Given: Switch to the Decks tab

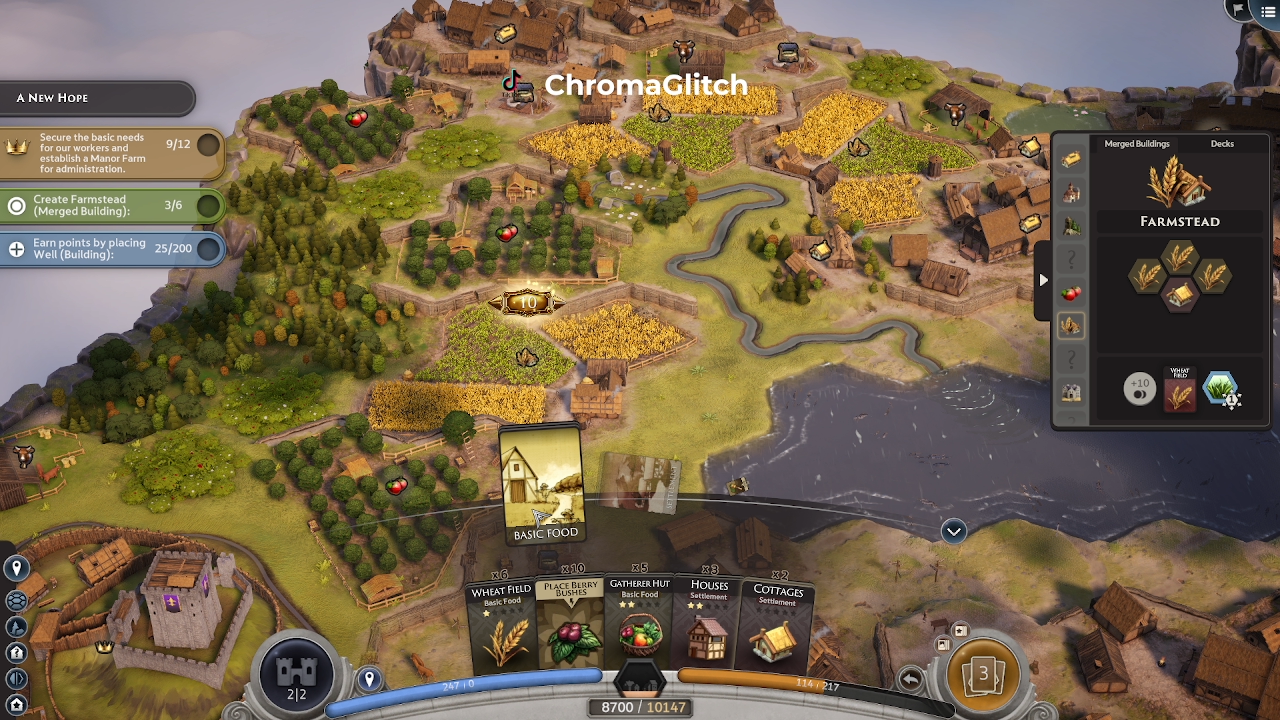Looking at the screenshot, I should coord(1222,144).
